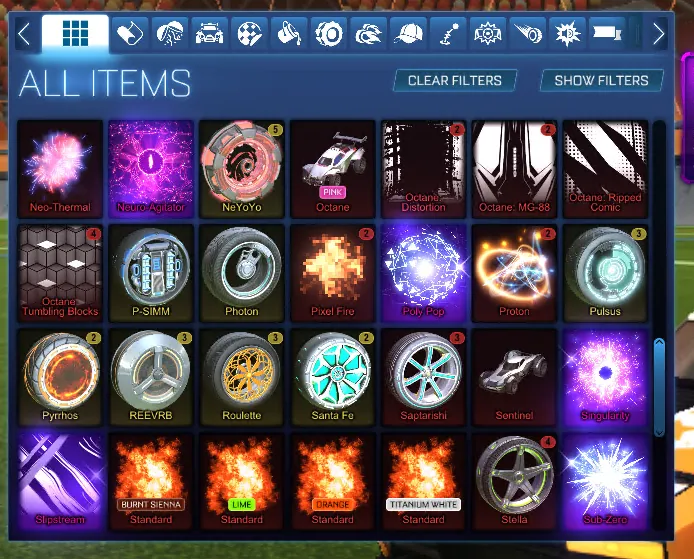Pick the Pixel Fire item
The width and height of the screenshot is (694, 559).
click(333, 271)
